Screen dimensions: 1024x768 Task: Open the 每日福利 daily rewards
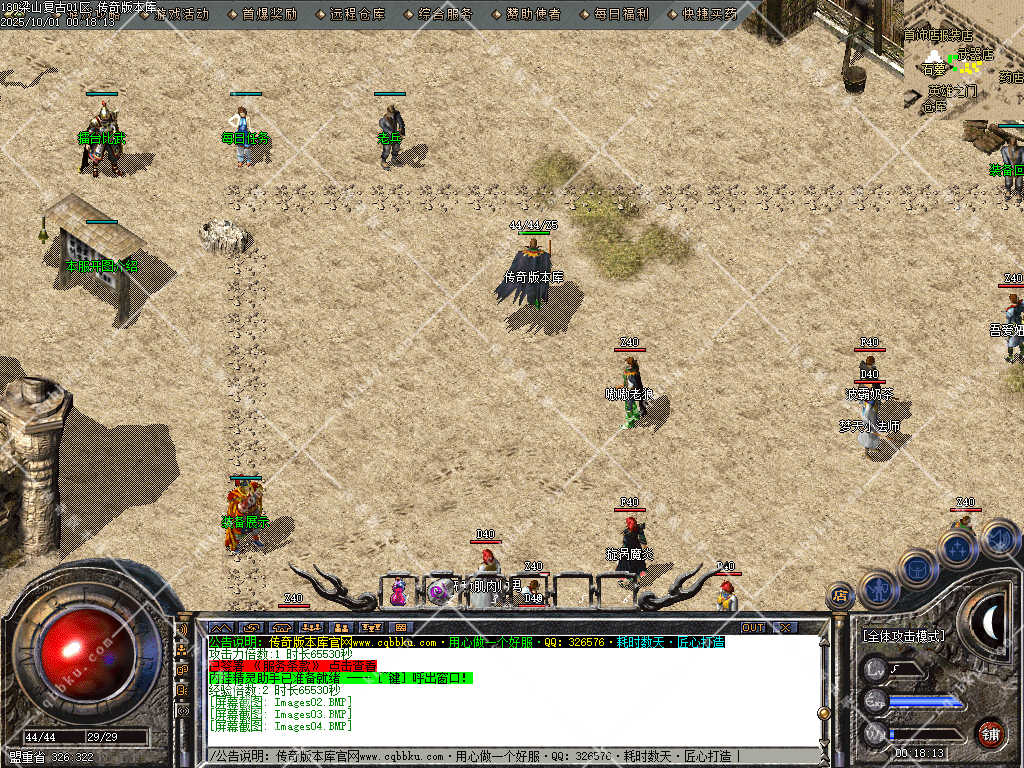(621, 14)
